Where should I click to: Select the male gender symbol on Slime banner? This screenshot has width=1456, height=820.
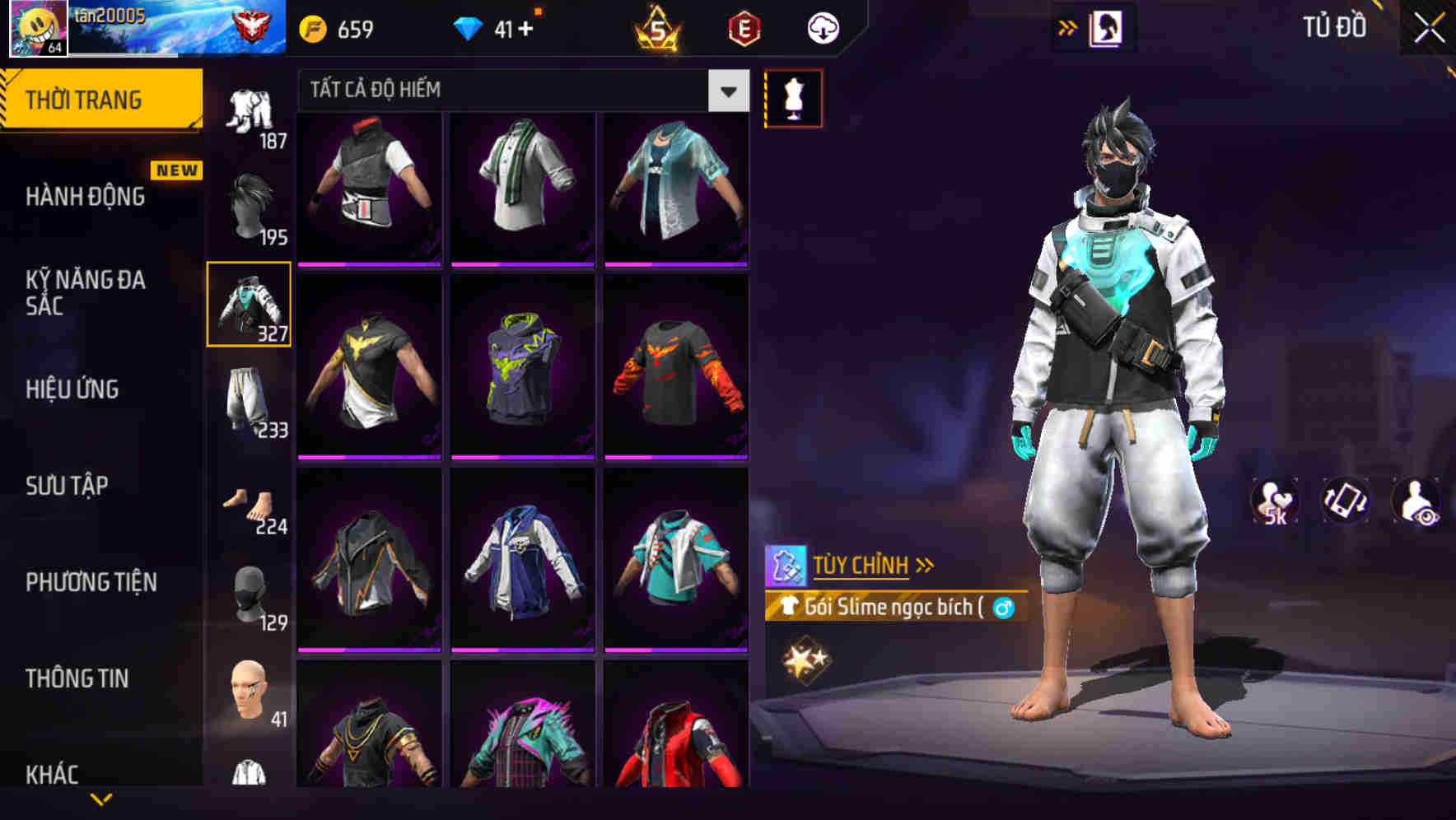pyautogui.click(x=1004, y=608)
